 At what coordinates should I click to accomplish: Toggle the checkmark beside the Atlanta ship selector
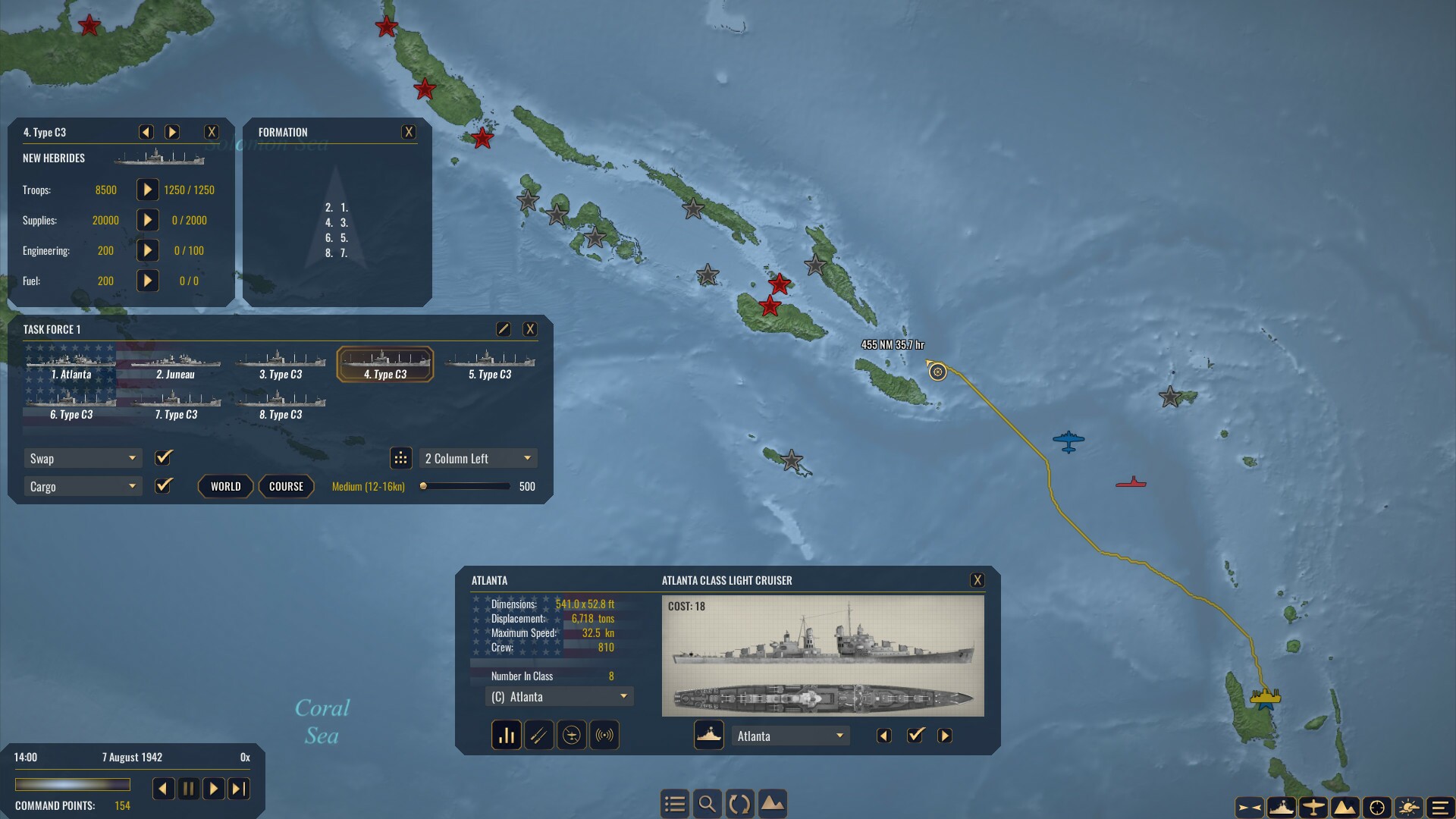pyautogui.click(x=916, y=735)
